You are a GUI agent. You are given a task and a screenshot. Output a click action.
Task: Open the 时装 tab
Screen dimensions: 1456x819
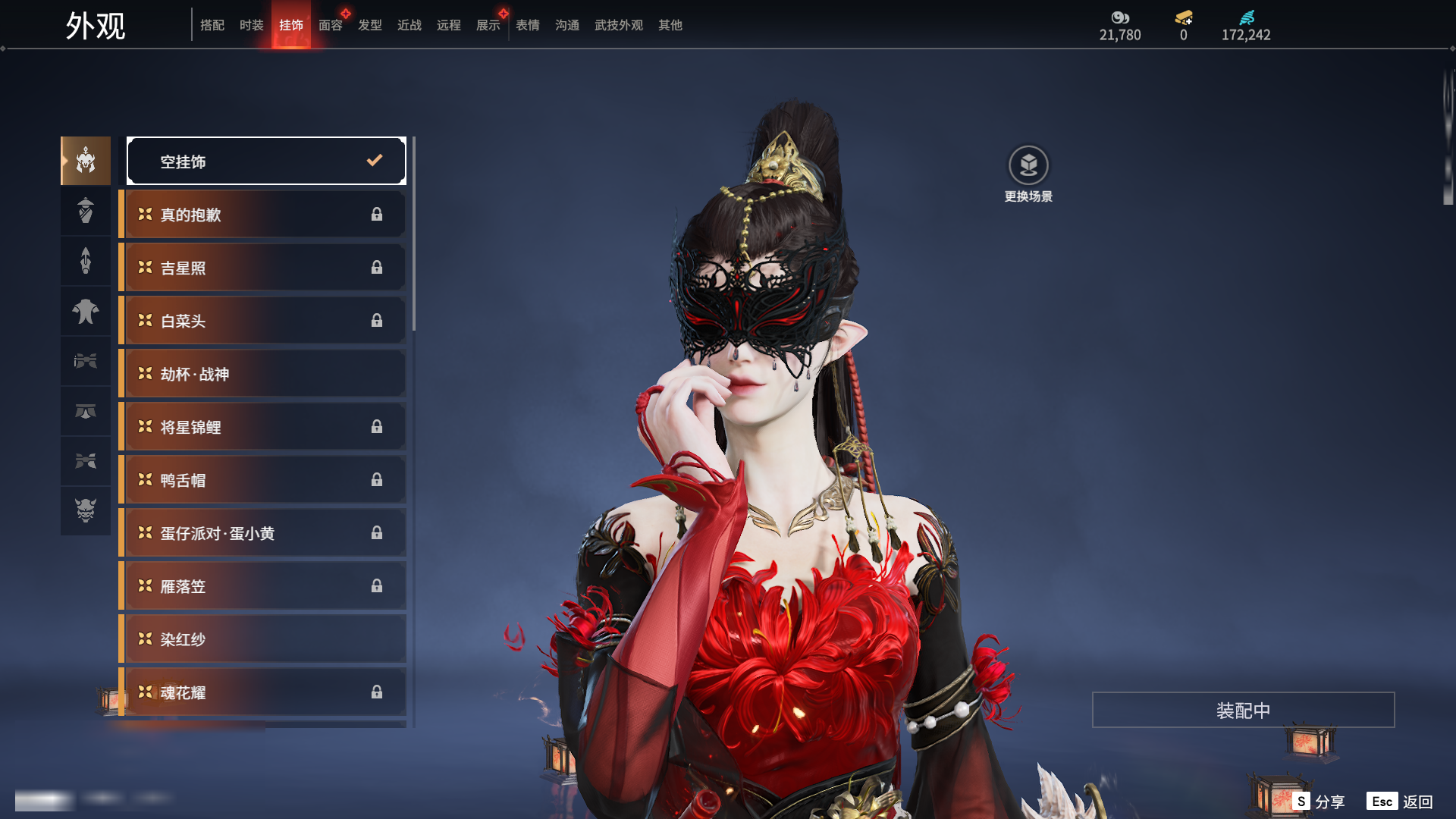[252, 25]
